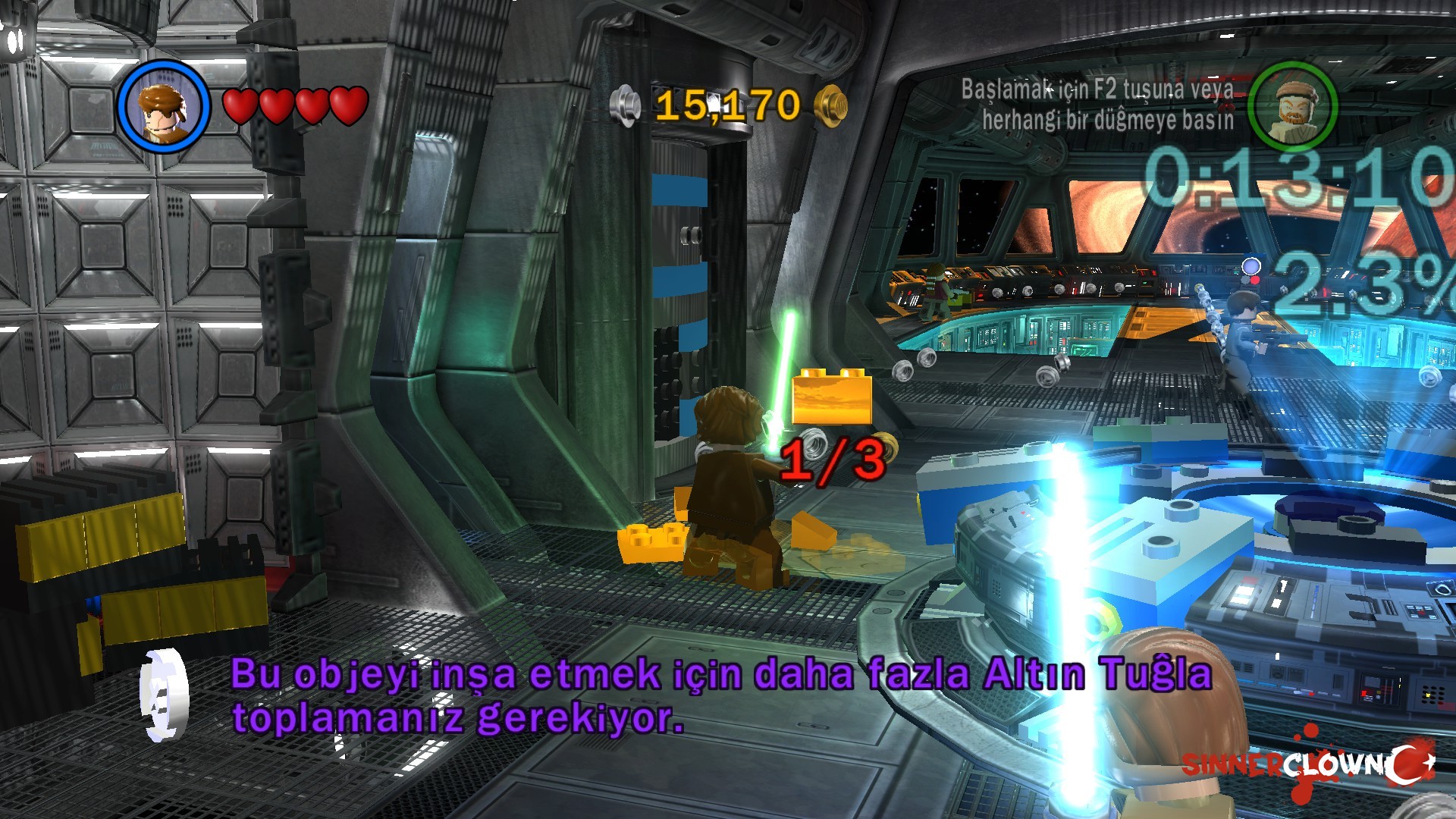Select the Obi-Wan player two portrait

click(1291, 106)
